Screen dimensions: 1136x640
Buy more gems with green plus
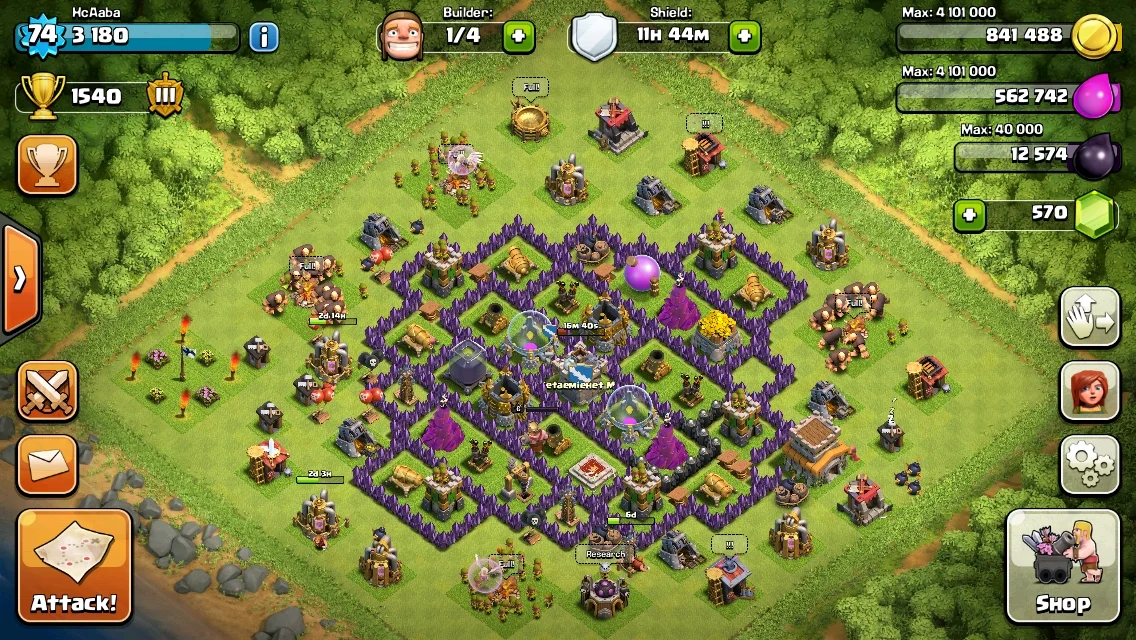coord(967,214)
